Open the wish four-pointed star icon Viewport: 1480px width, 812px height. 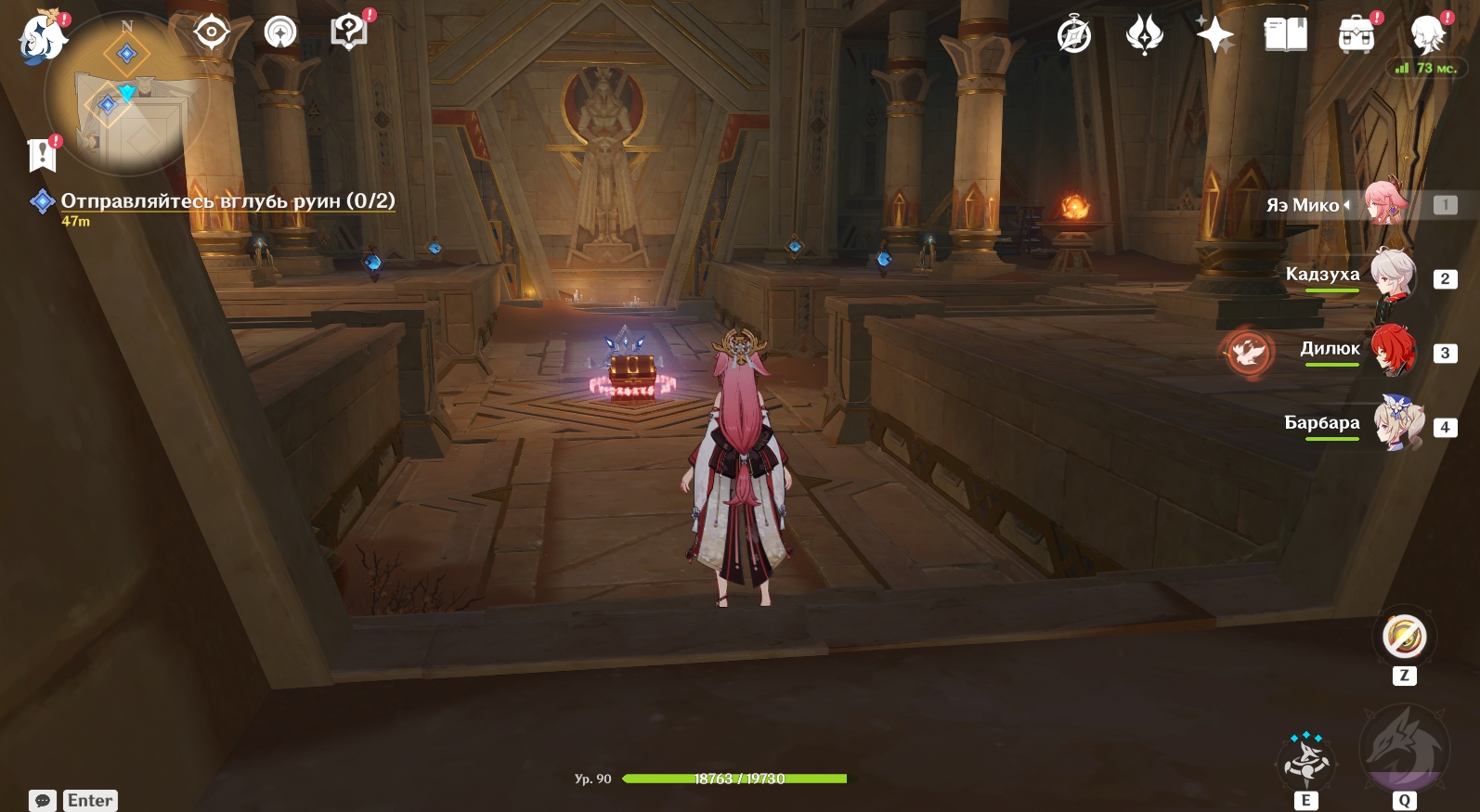1214,36
